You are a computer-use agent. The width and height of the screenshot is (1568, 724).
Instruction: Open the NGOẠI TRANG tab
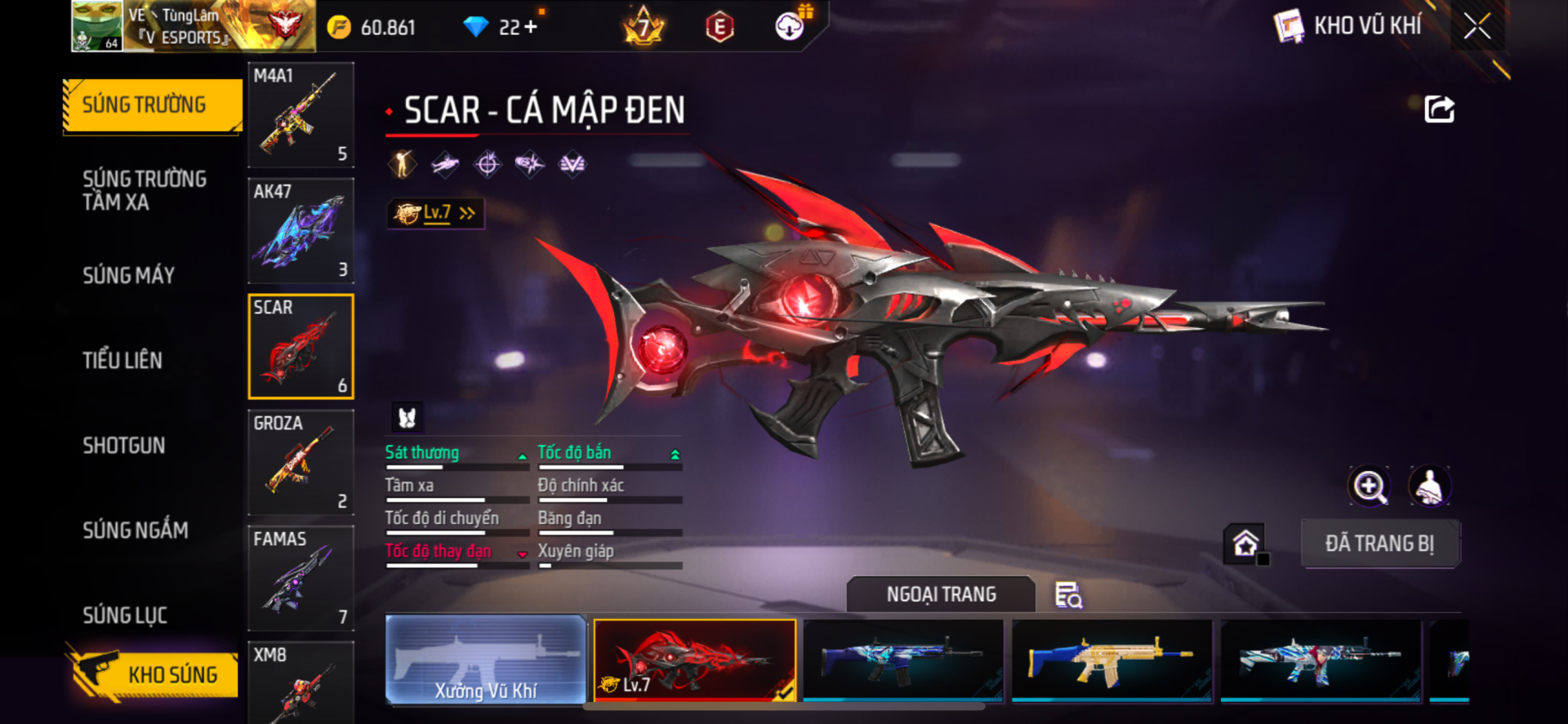[941, 594]
